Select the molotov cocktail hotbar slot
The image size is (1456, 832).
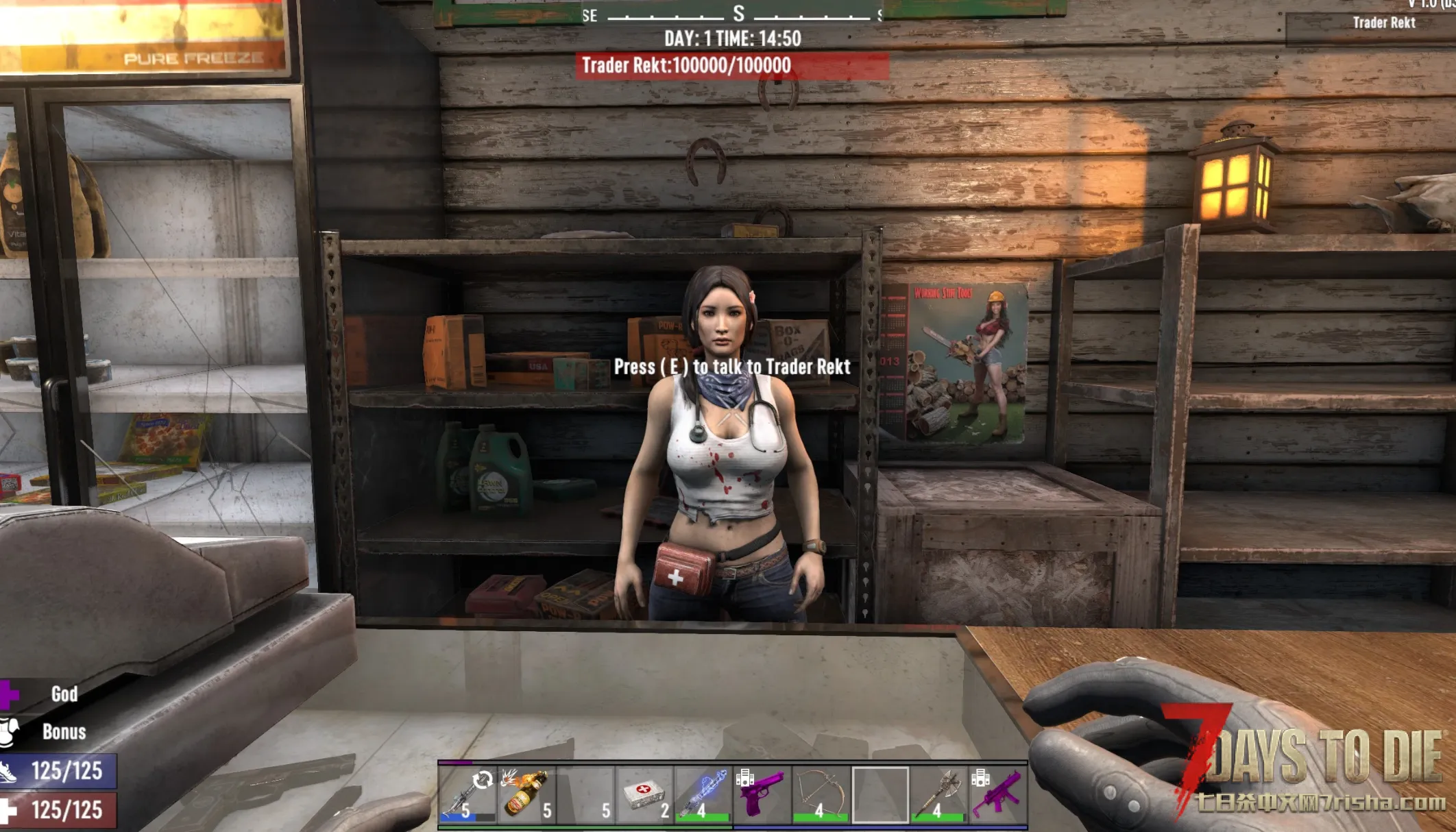click(x=526, y=794)
